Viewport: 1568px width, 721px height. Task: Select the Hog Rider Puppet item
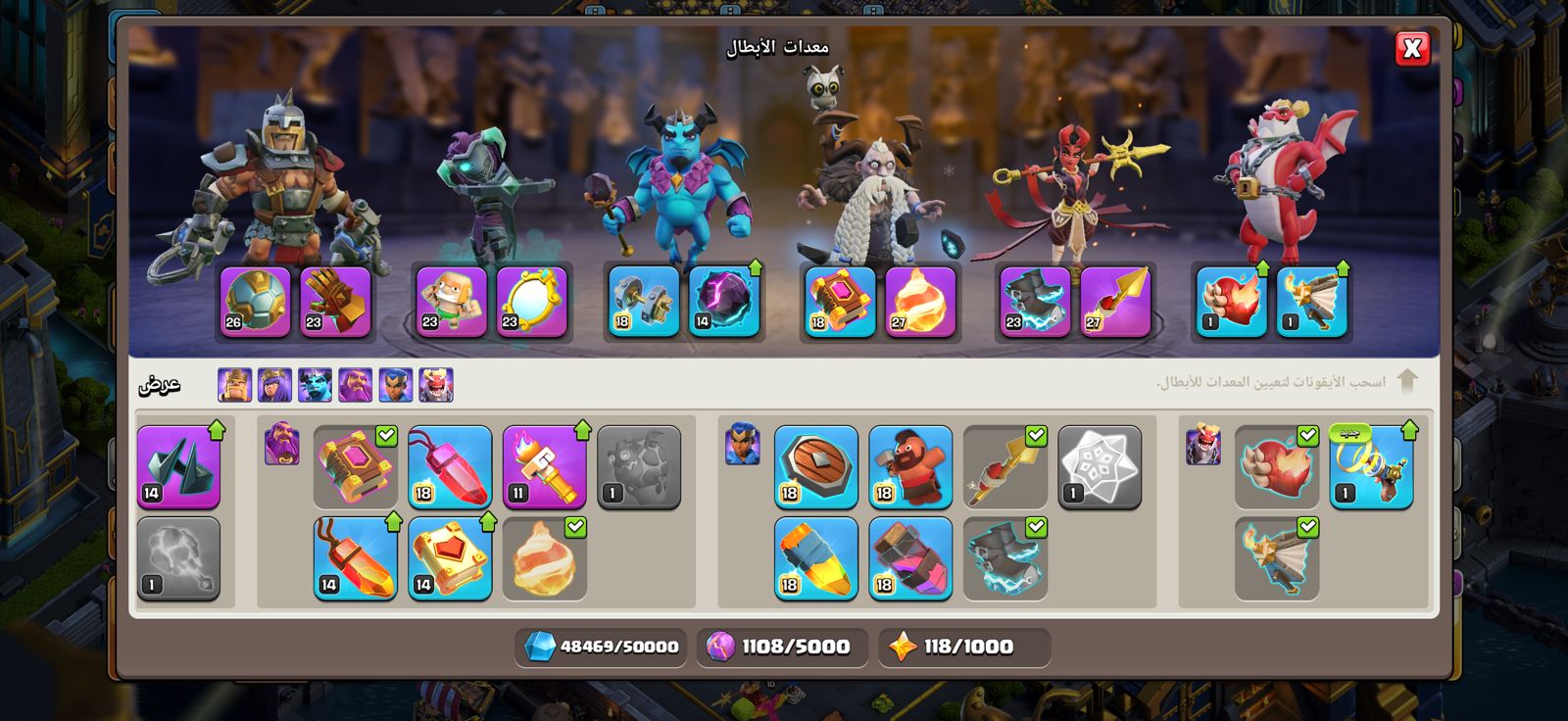coord(910,466)
